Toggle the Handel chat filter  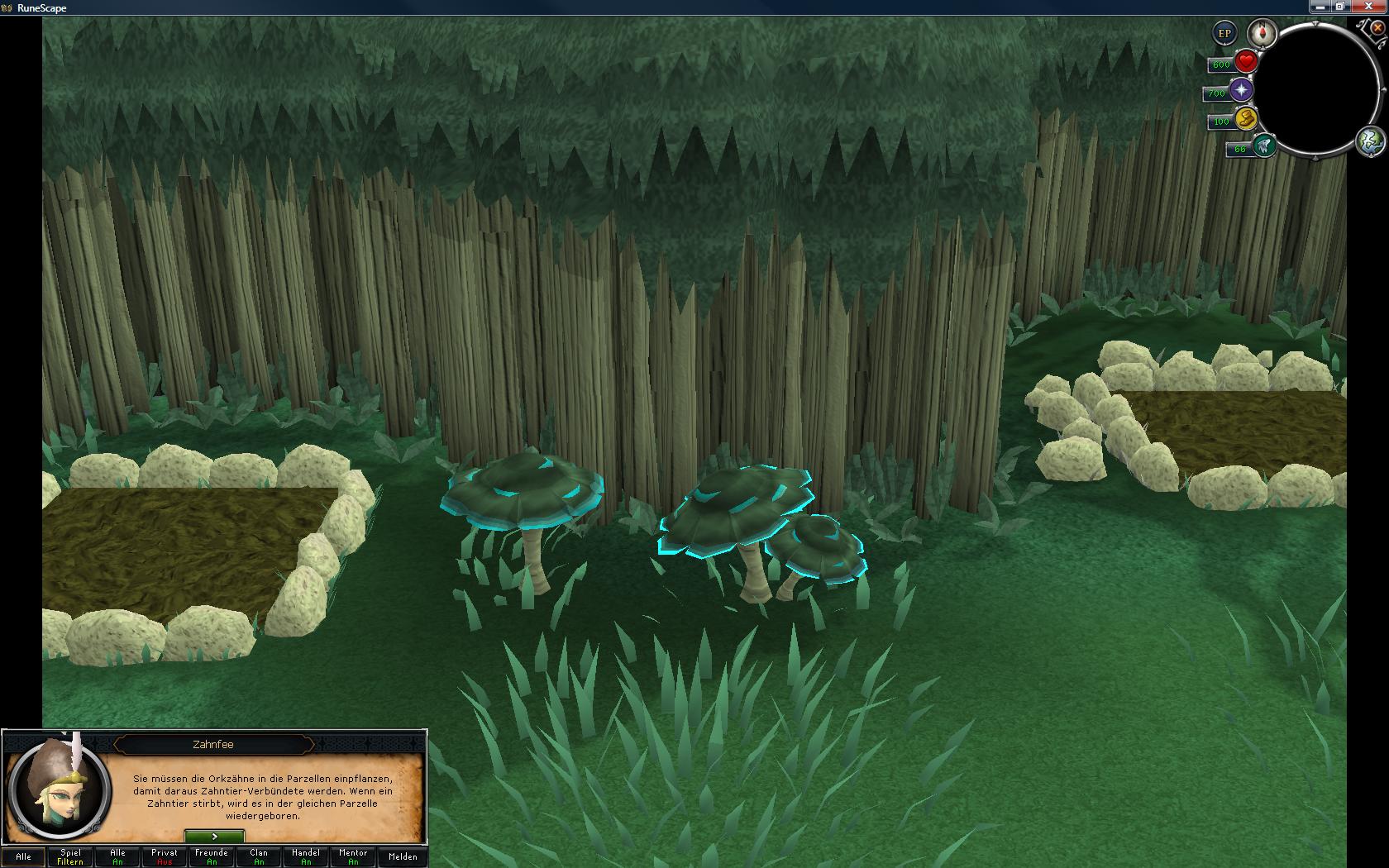pos(306,856)
